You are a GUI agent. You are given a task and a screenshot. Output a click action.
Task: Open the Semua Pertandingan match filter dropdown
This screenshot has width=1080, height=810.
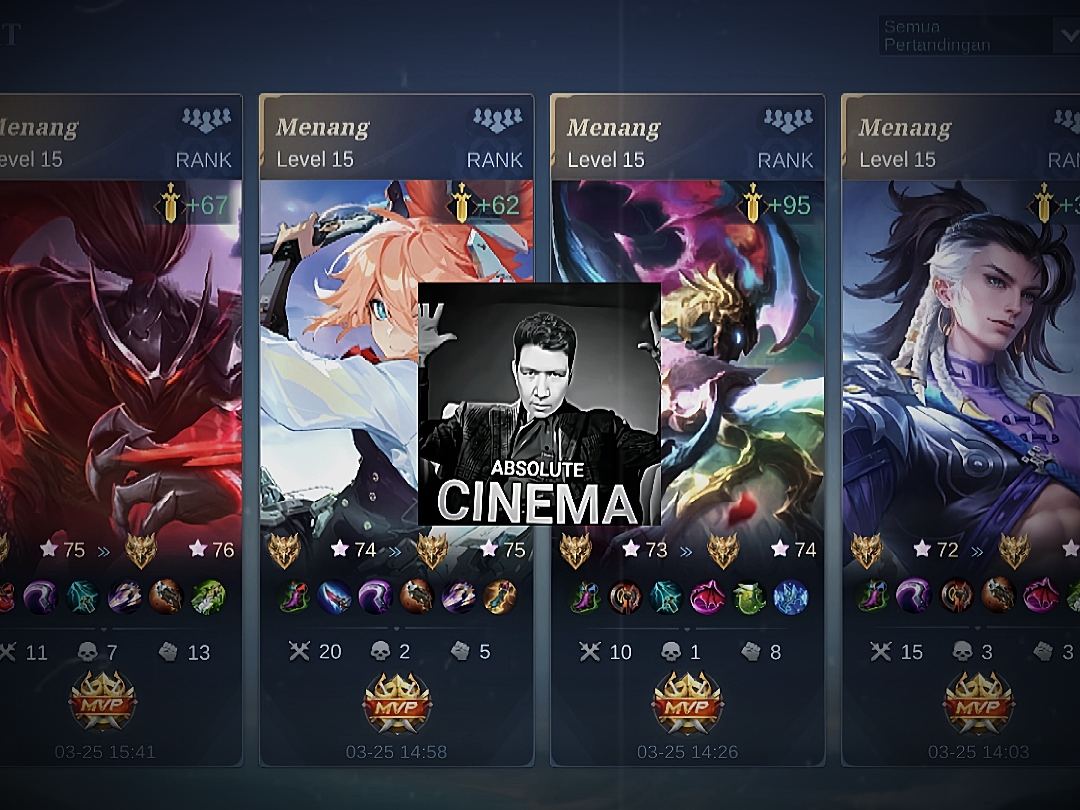click(x=978, y=36)
